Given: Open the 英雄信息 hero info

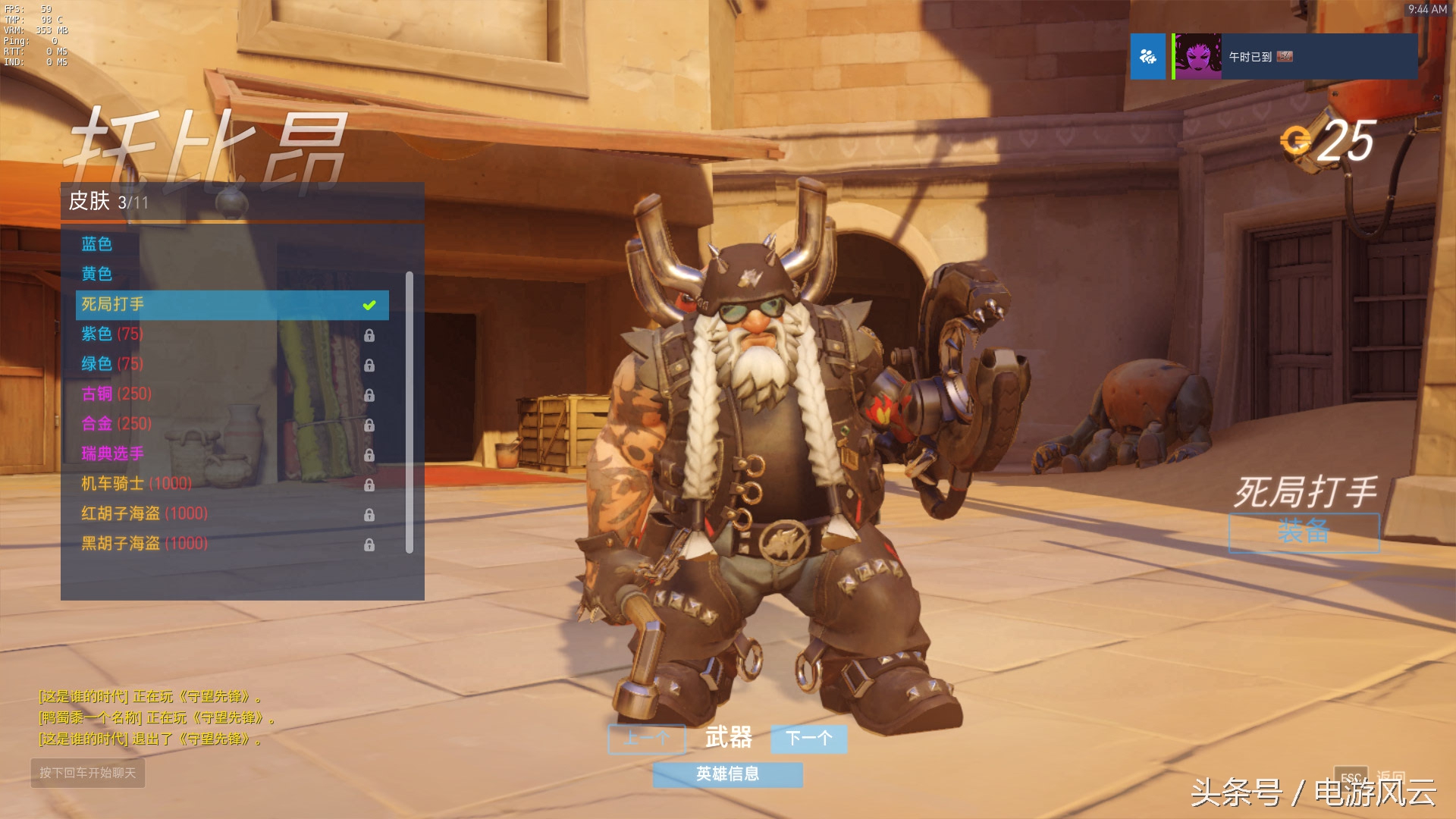Looking at the screenshot, I should pyautogui.click(x=727, y=774).
